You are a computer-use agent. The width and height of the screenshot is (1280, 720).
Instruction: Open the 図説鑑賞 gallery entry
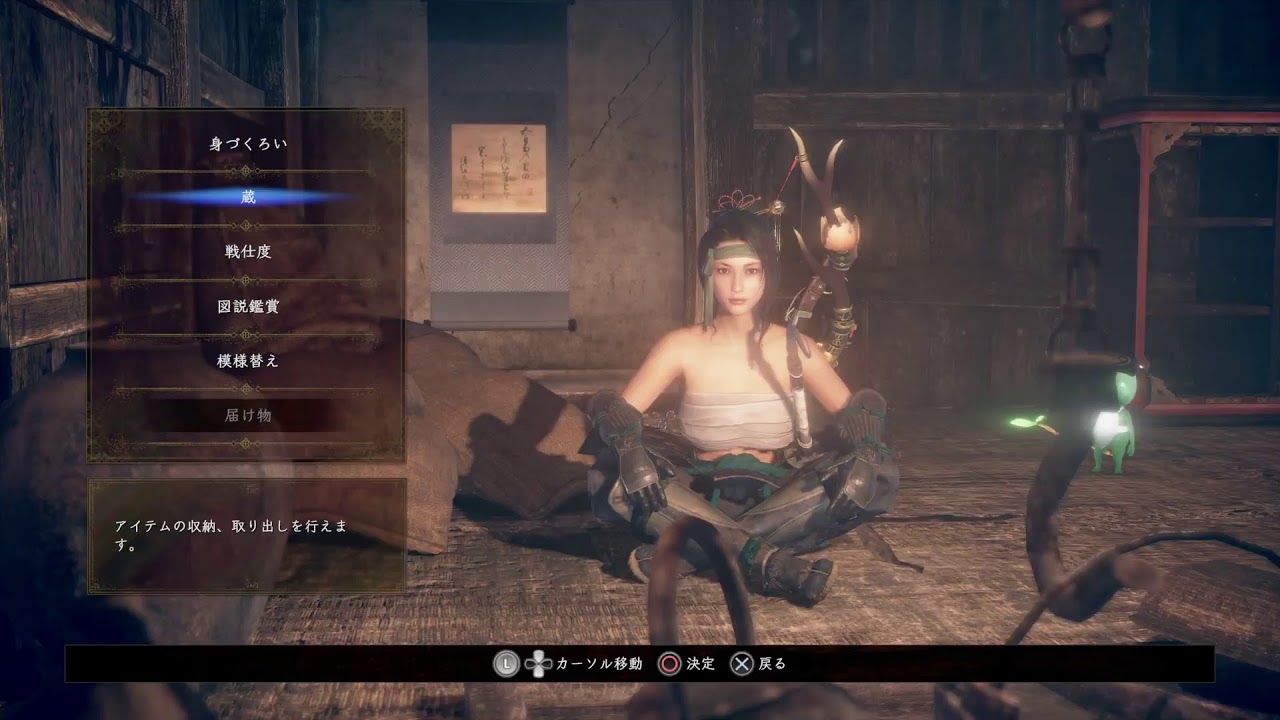(x=247, y=306)
